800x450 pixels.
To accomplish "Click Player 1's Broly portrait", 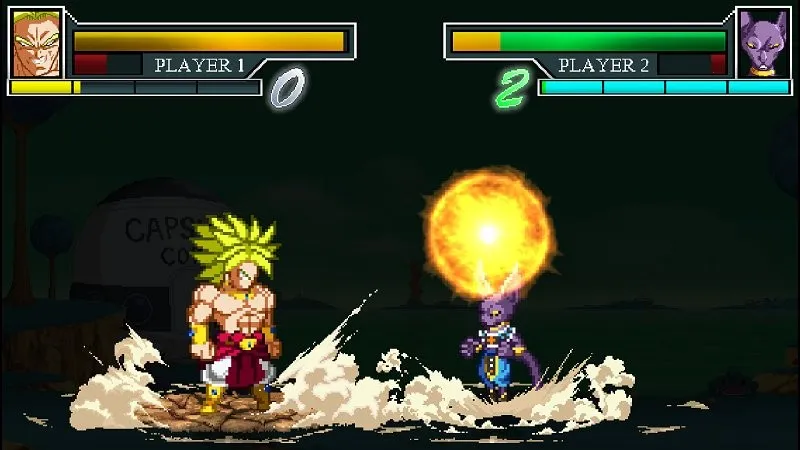I will pos(36,43).
